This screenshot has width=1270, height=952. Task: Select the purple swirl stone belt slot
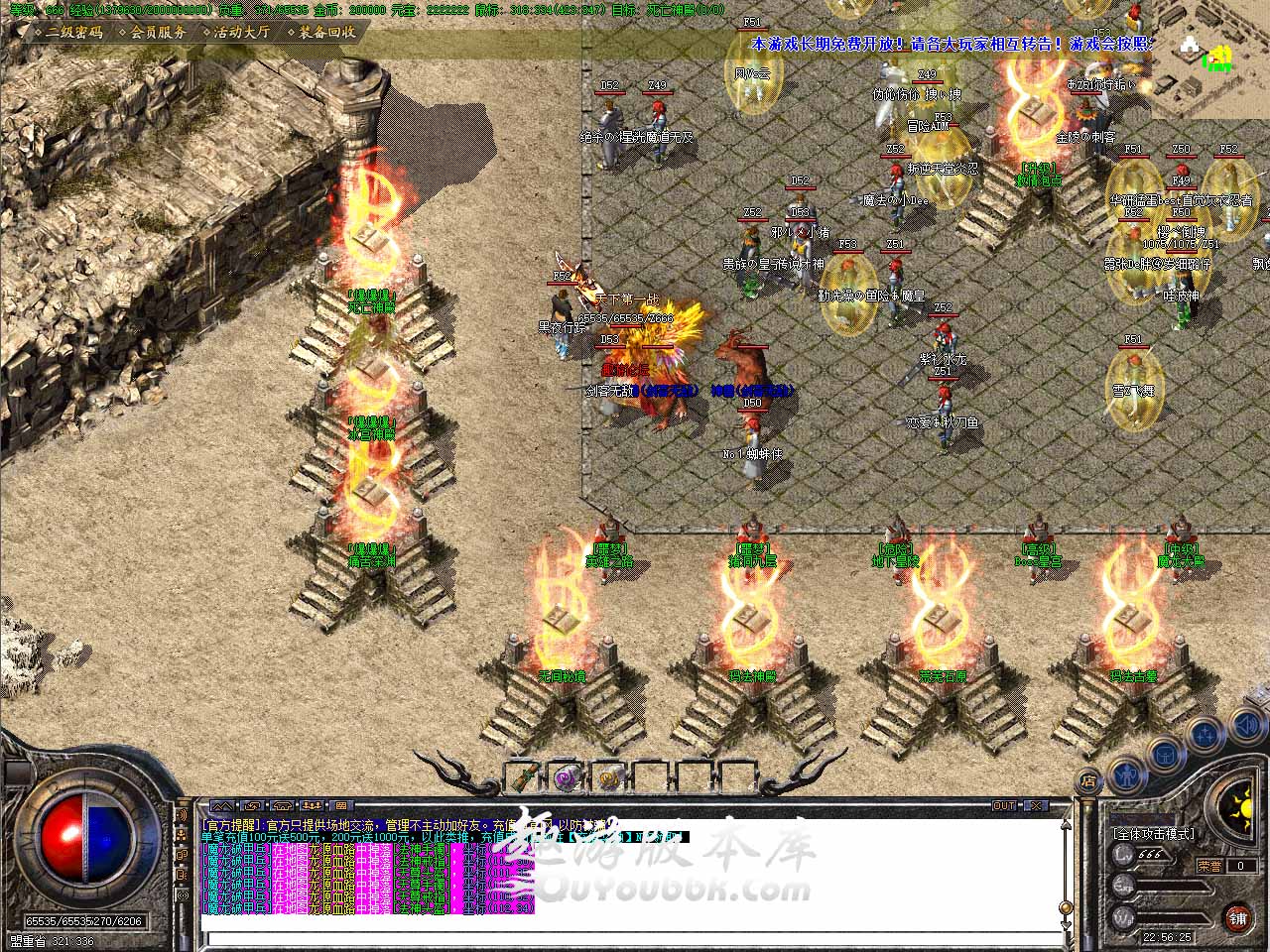tap(567, 776)
